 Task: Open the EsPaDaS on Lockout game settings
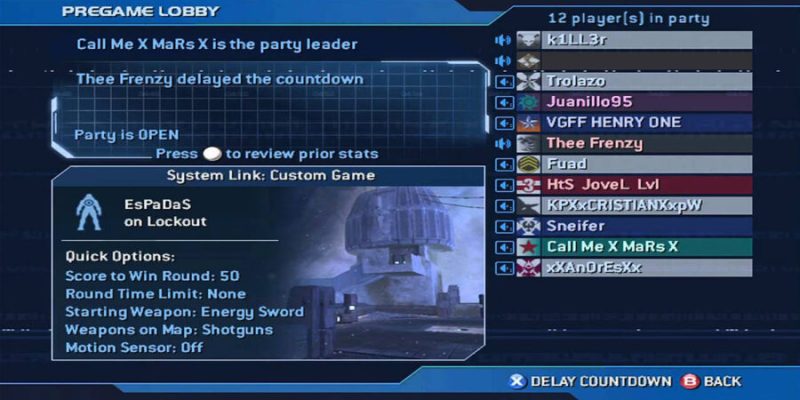tap(165, 212)
